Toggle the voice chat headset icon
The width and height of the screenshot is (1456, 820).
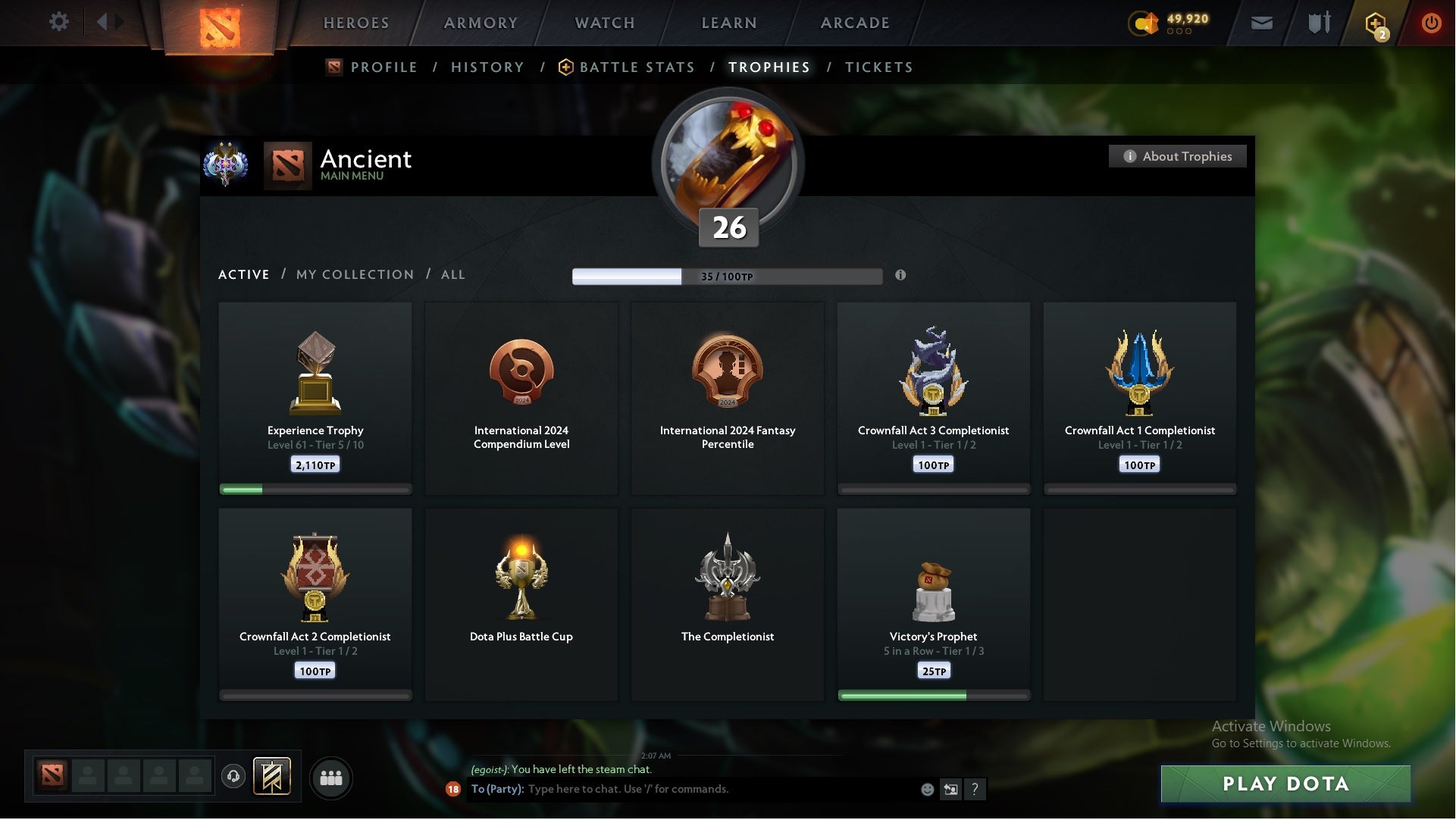click(x=234, y=778)
